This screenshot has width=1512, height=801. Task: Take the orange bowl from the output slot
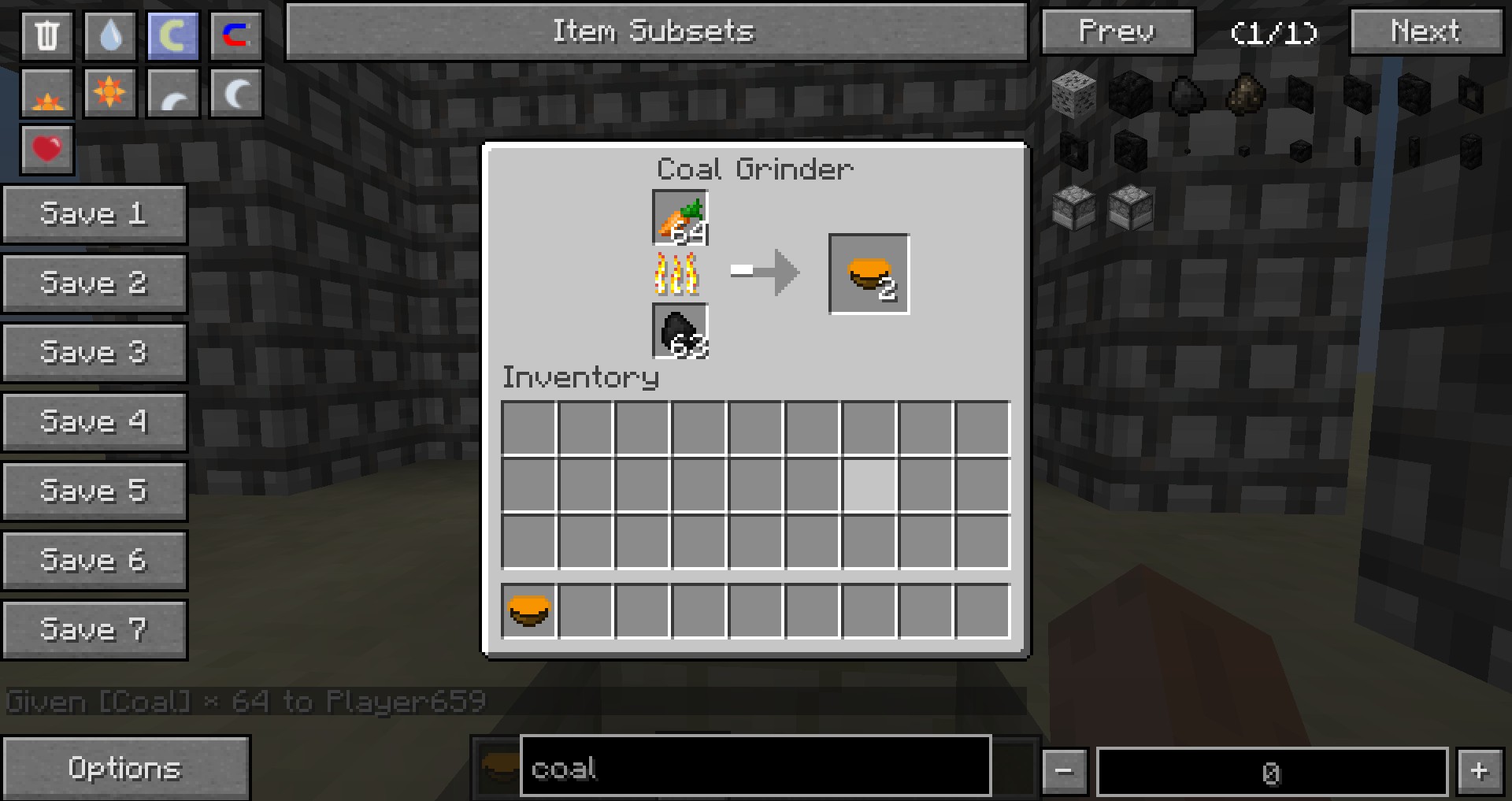coord(869,274)
